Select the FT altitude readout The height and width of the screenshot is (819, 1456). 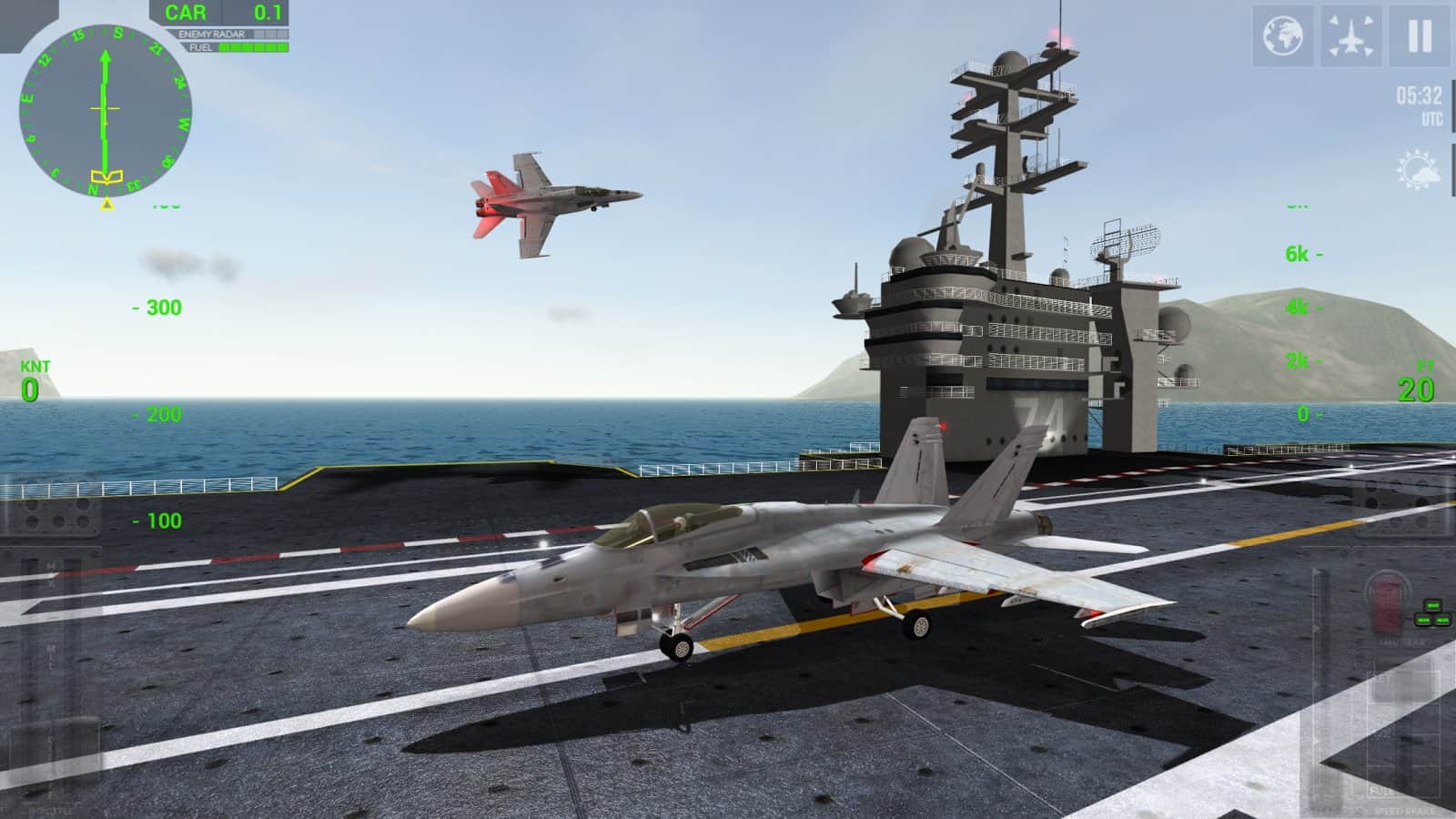(1414, 382)
